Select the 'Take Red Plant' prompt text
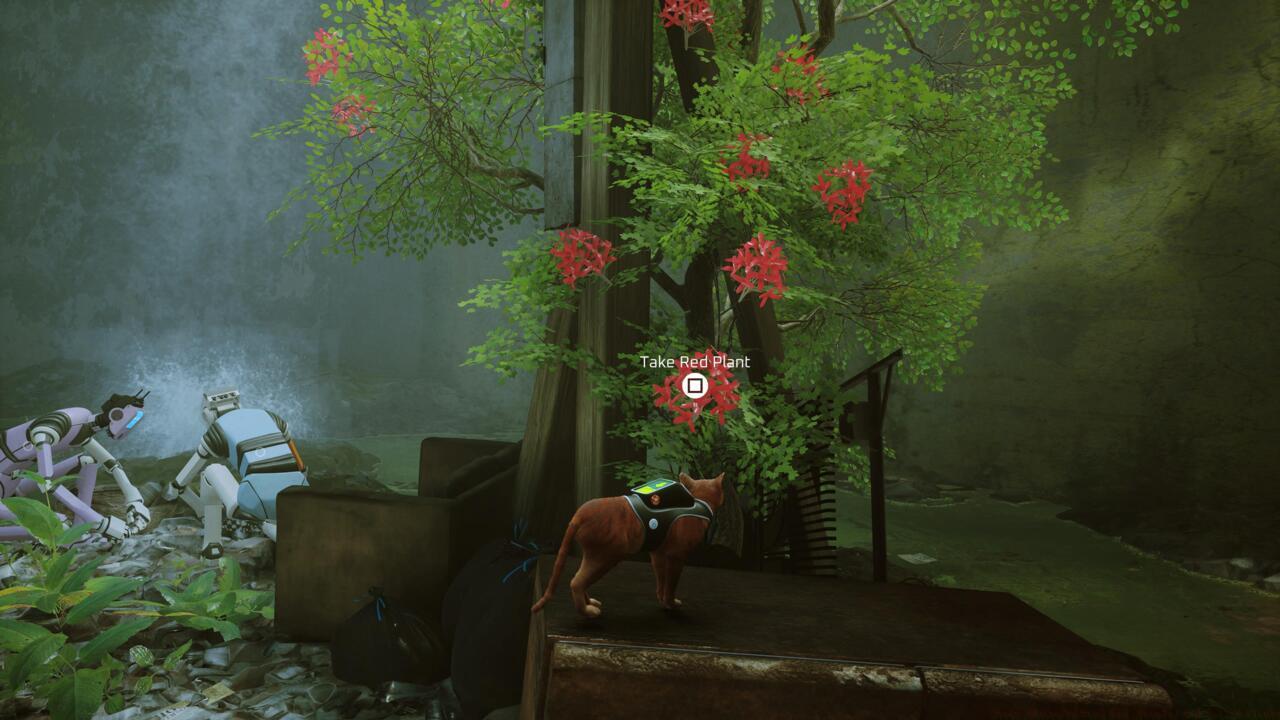The image size is (1280, 720). point(694,364)
